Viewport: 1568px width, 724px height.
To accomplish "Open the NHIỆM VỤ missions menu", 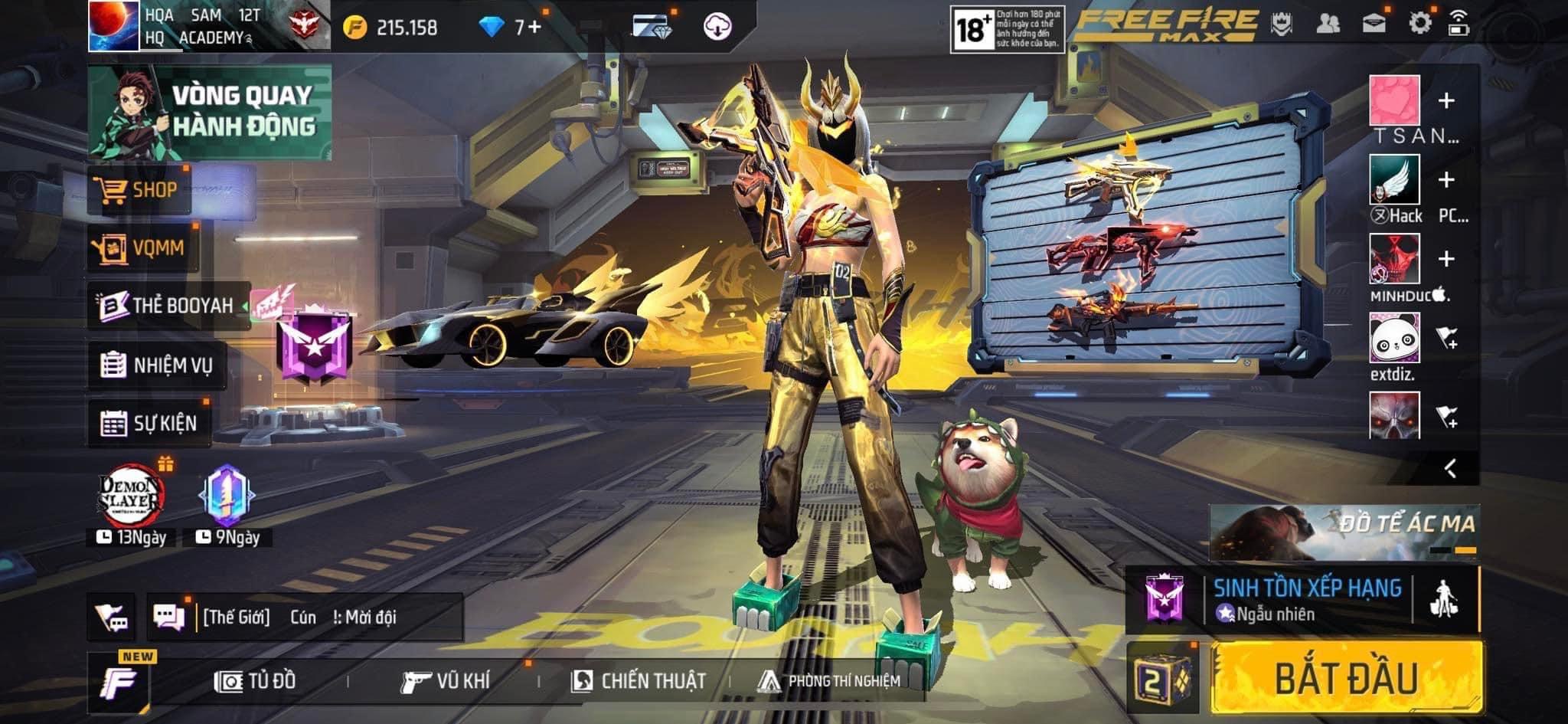I will 157,365.
